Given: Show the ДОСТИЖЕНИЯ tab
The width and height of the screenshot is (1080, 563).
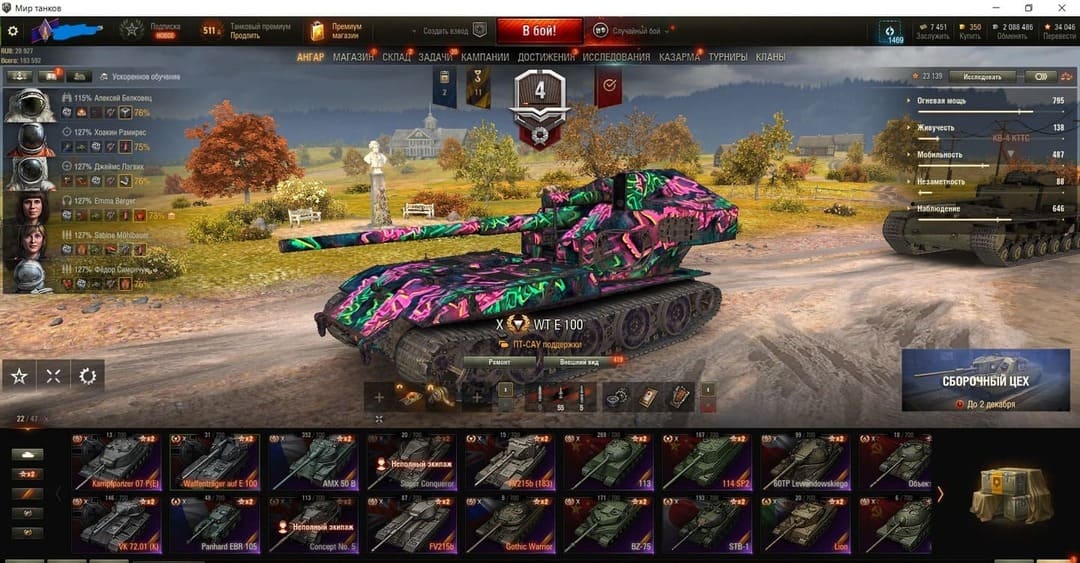Looking at the screenshot, I should point(546,57).
